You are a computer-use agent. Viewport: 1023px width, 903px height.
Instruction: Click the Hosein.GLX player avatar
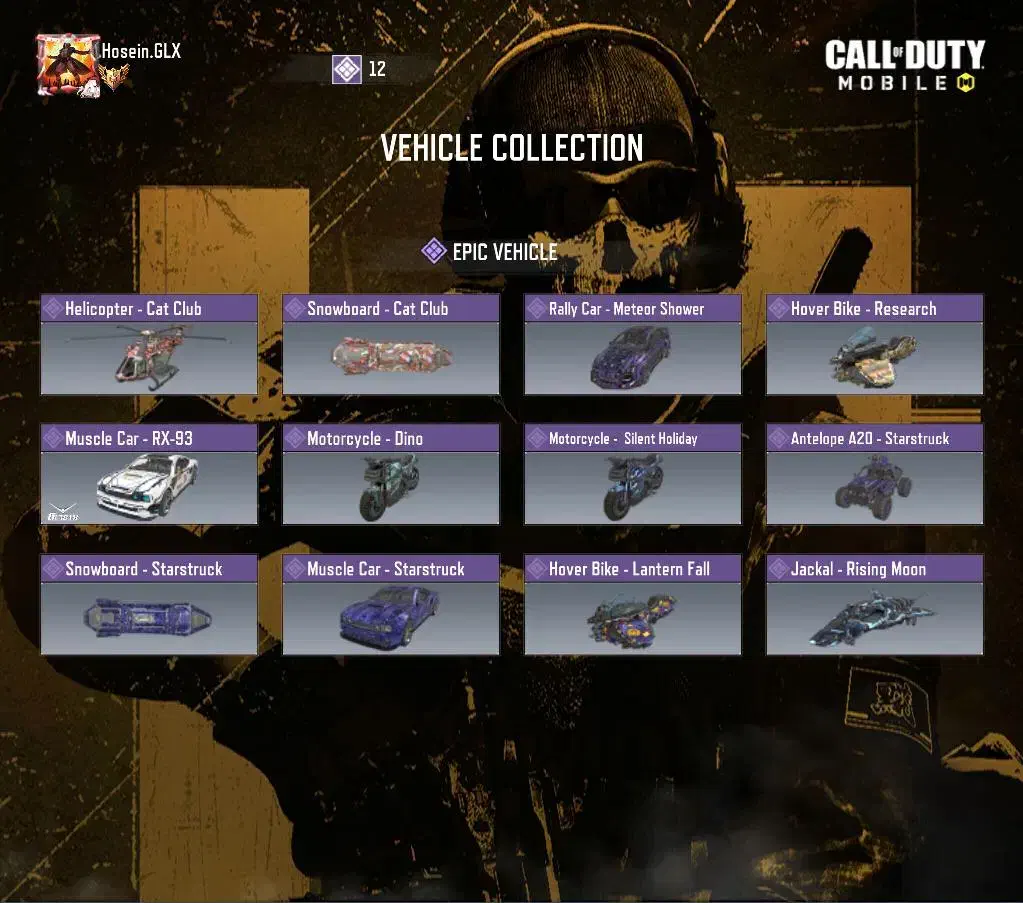coord(66,65)
